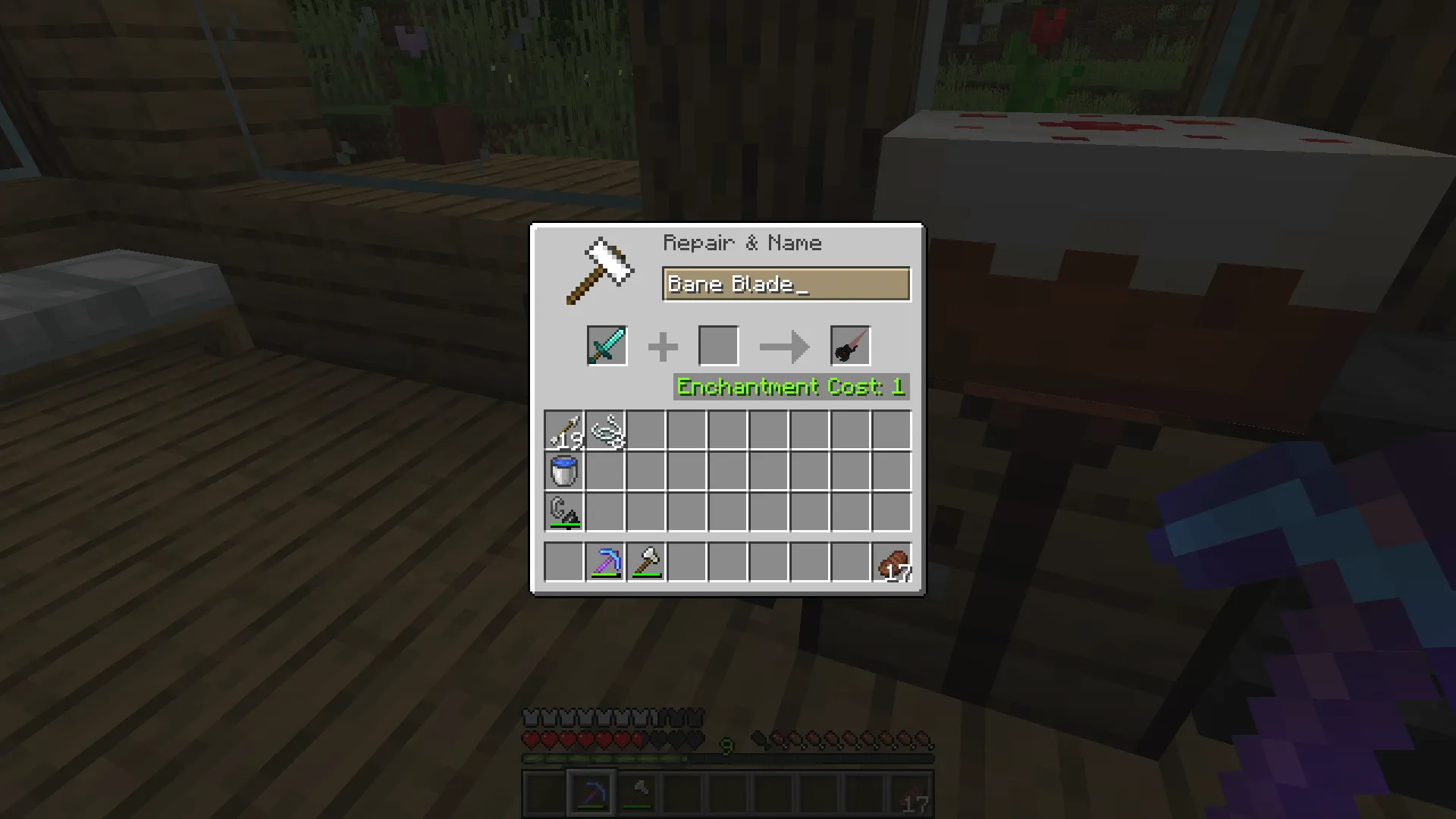The width and height of the screenshot is (1456, 819).
Task: Pick up the leather stack of 17
Action: pyautogui.click(x=891, y=562)
